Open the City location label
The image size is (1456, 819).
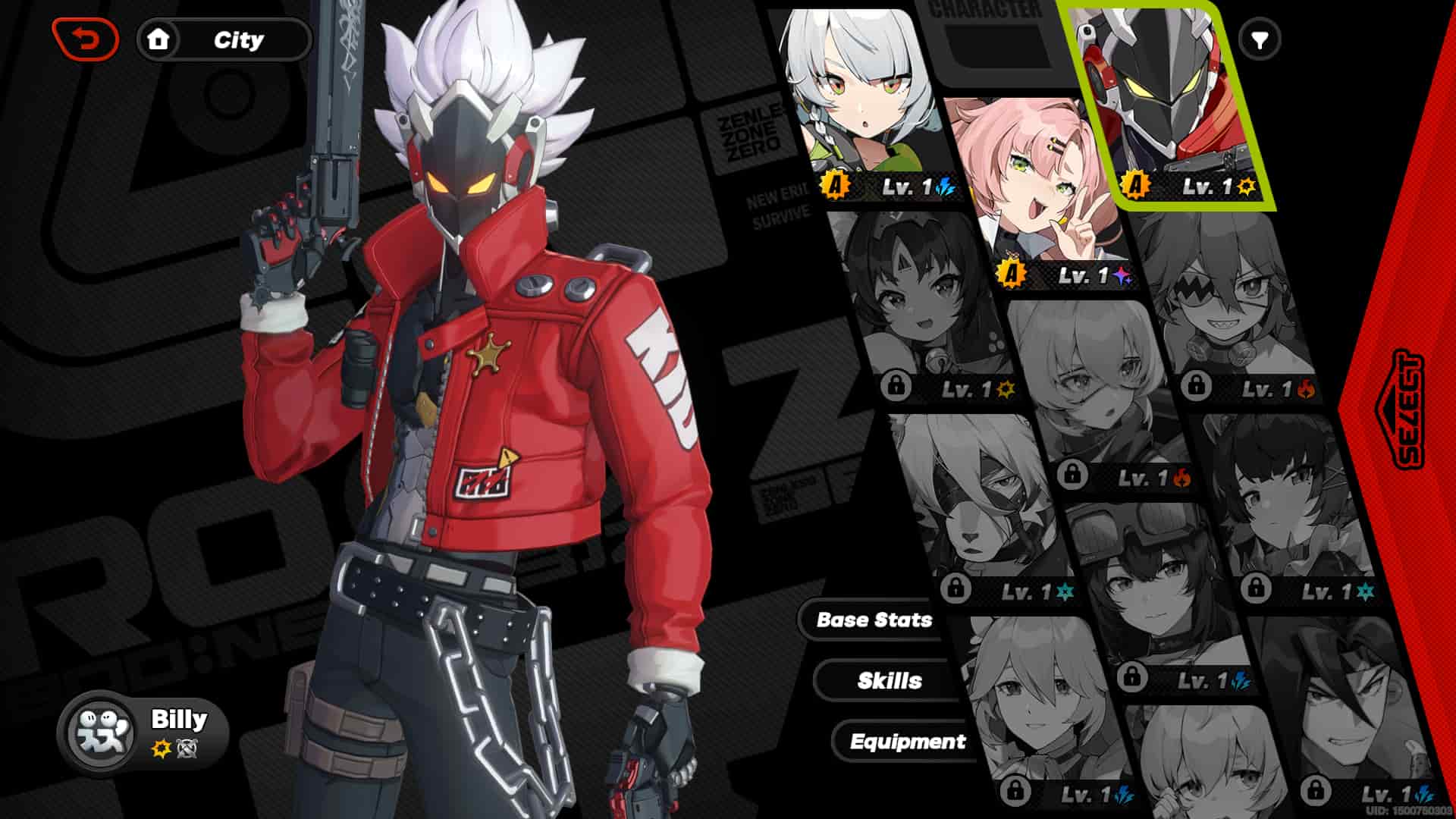[x=240, y=40]
